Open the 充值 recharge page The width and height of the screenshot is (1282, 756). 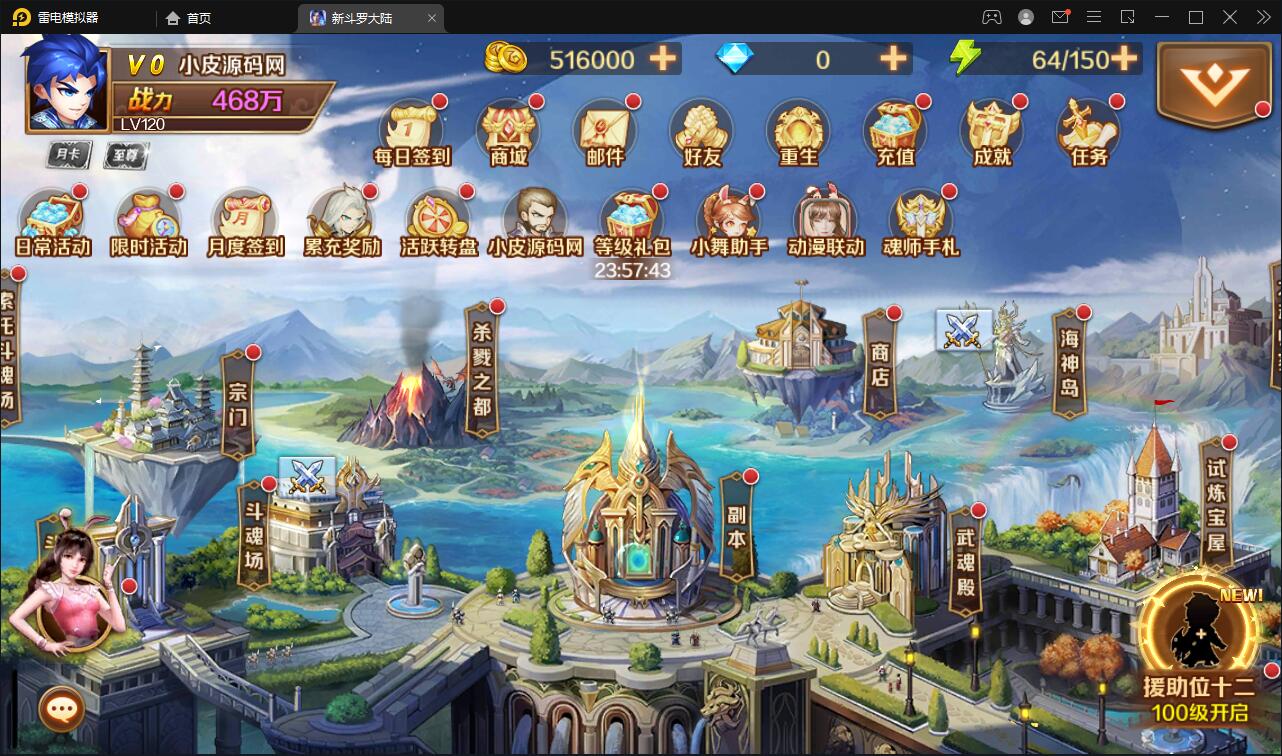pos(893,130)
